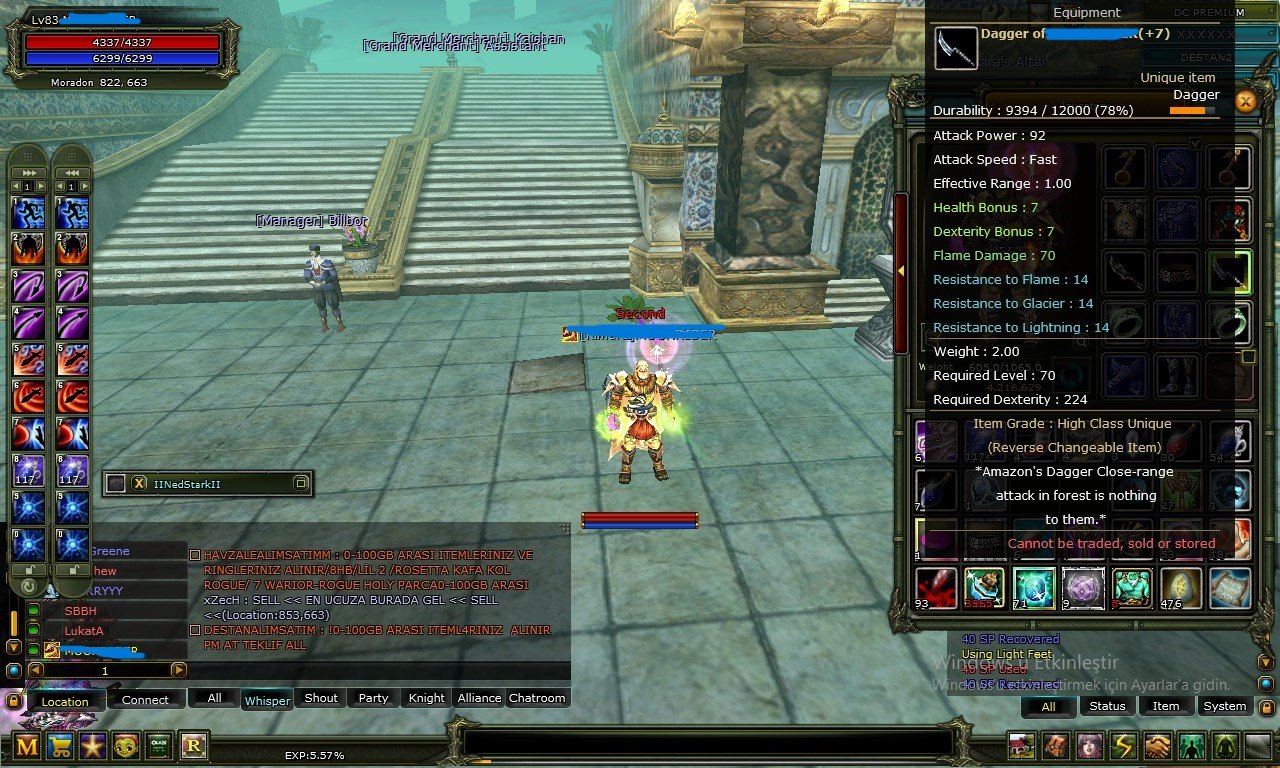Click the R icon on the bottom taskbar

click(x=193, y=746)
